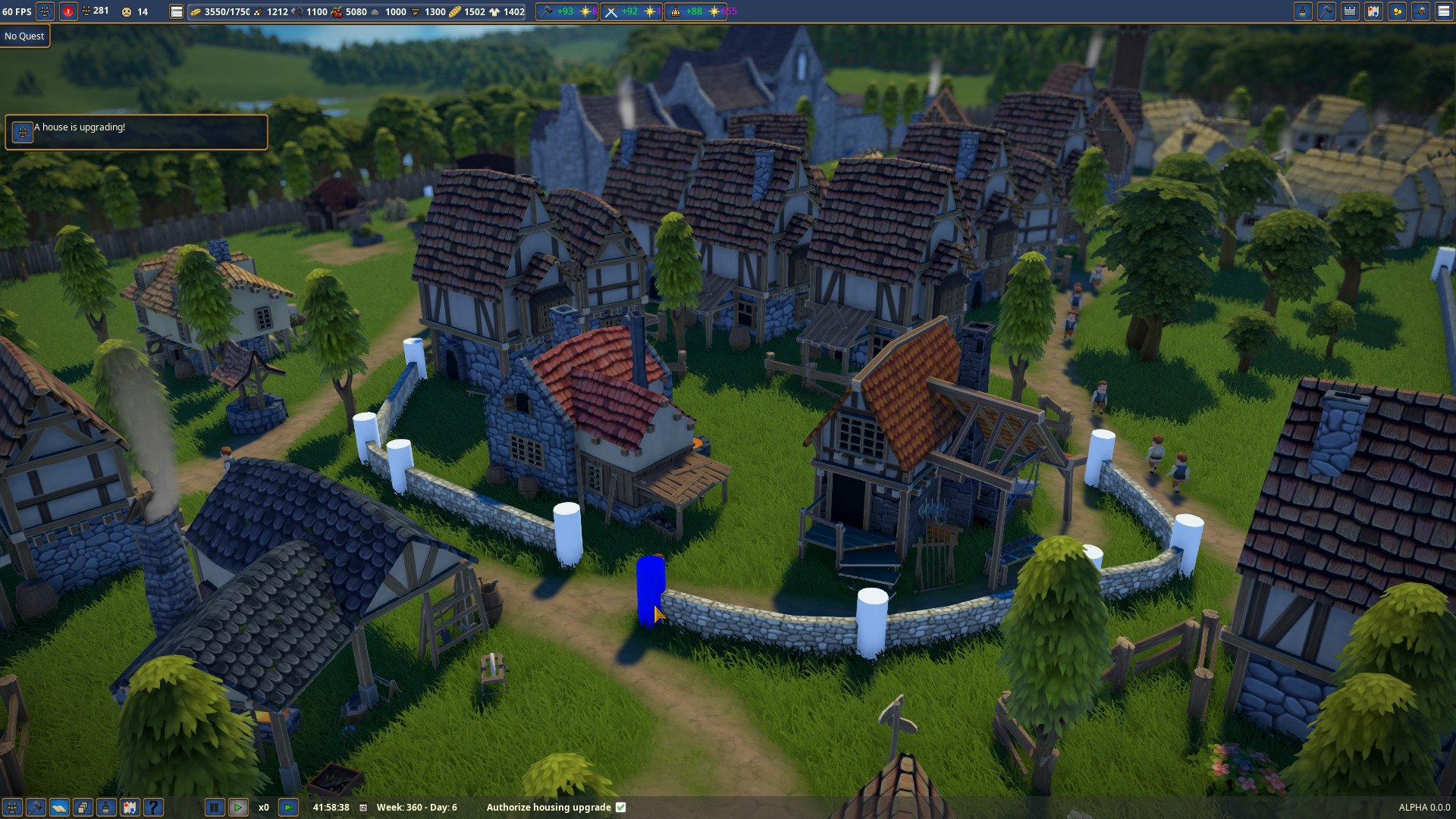The height and width of the screenshot is (819, 1456).
Task: Open the map from the top bar
Action: point(1373,11)
